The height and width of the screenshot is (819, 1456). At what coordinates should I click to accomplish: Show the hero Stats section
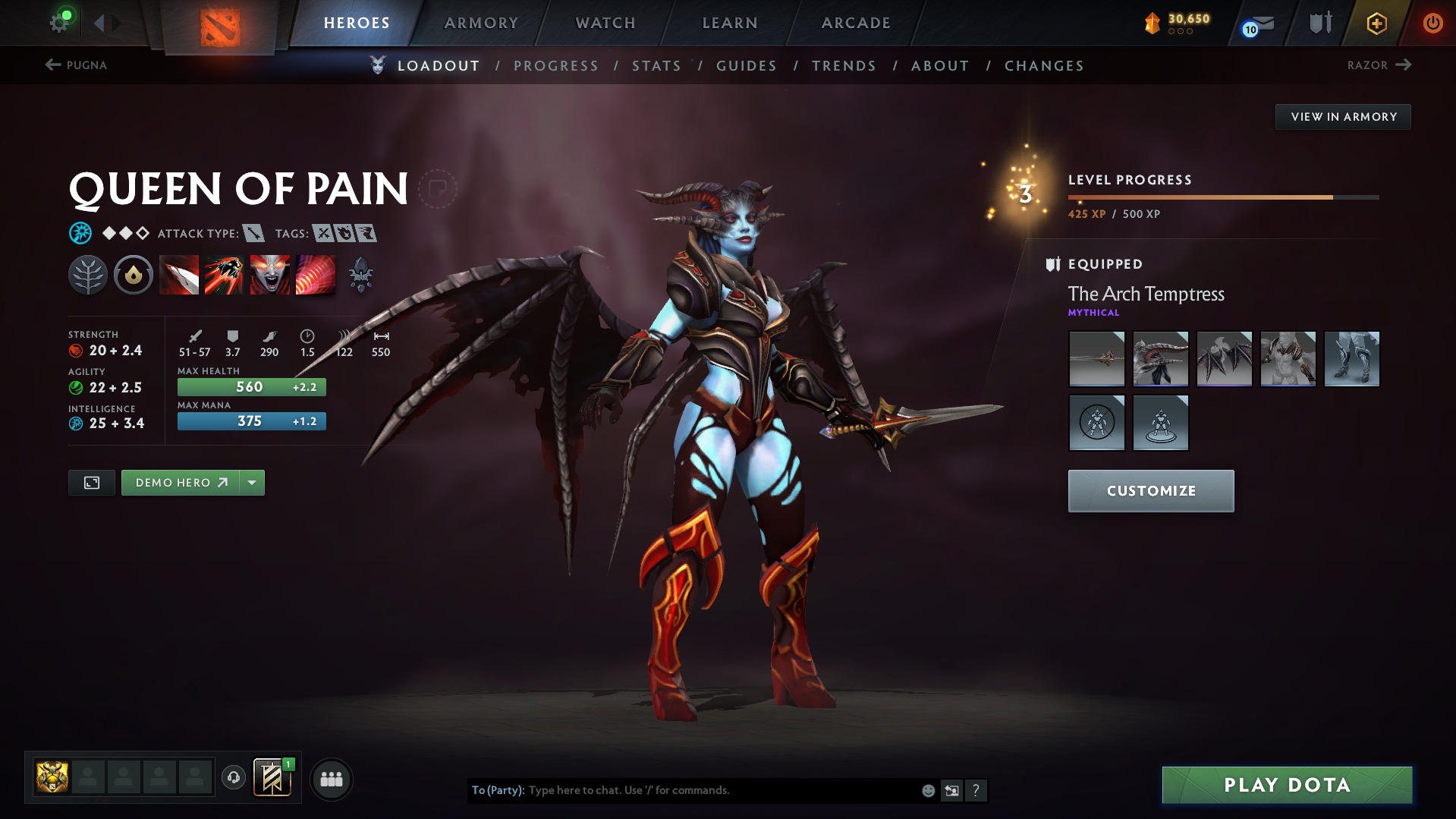pos(656,66)
